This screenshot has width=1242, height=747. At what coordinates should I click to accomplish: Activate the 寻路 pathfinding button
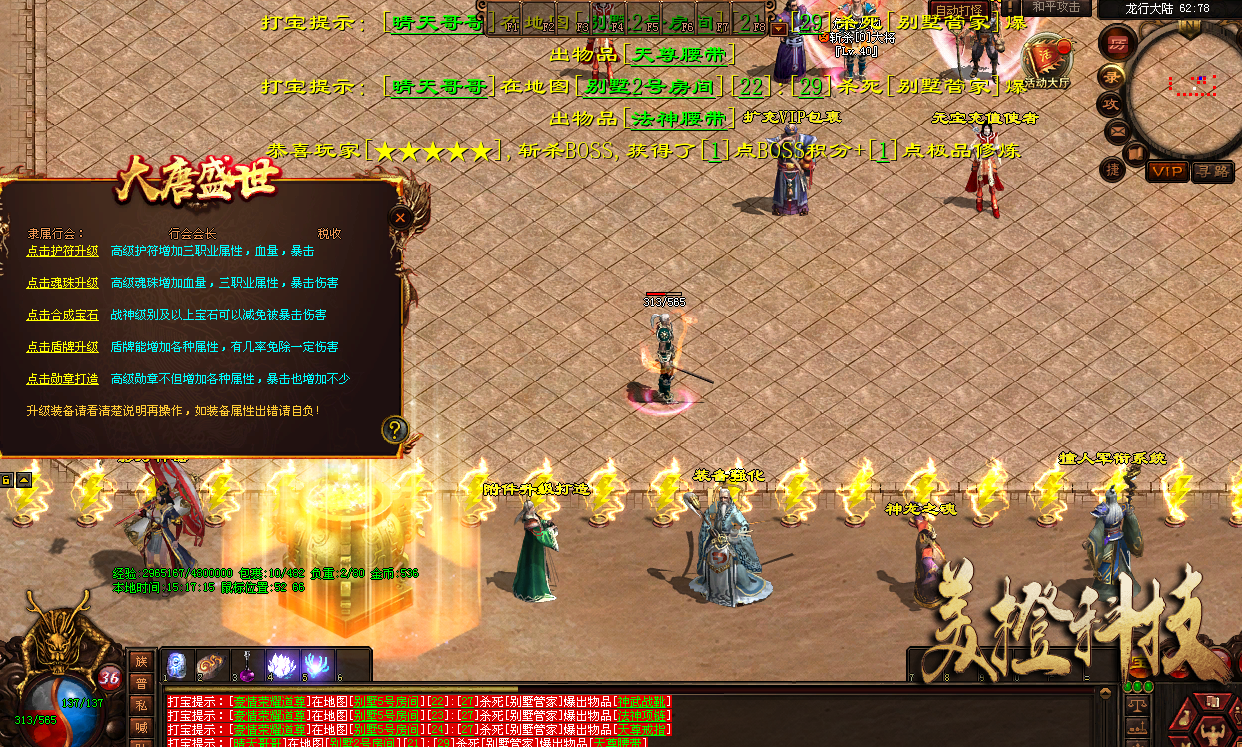click(x=1212, y=171)
